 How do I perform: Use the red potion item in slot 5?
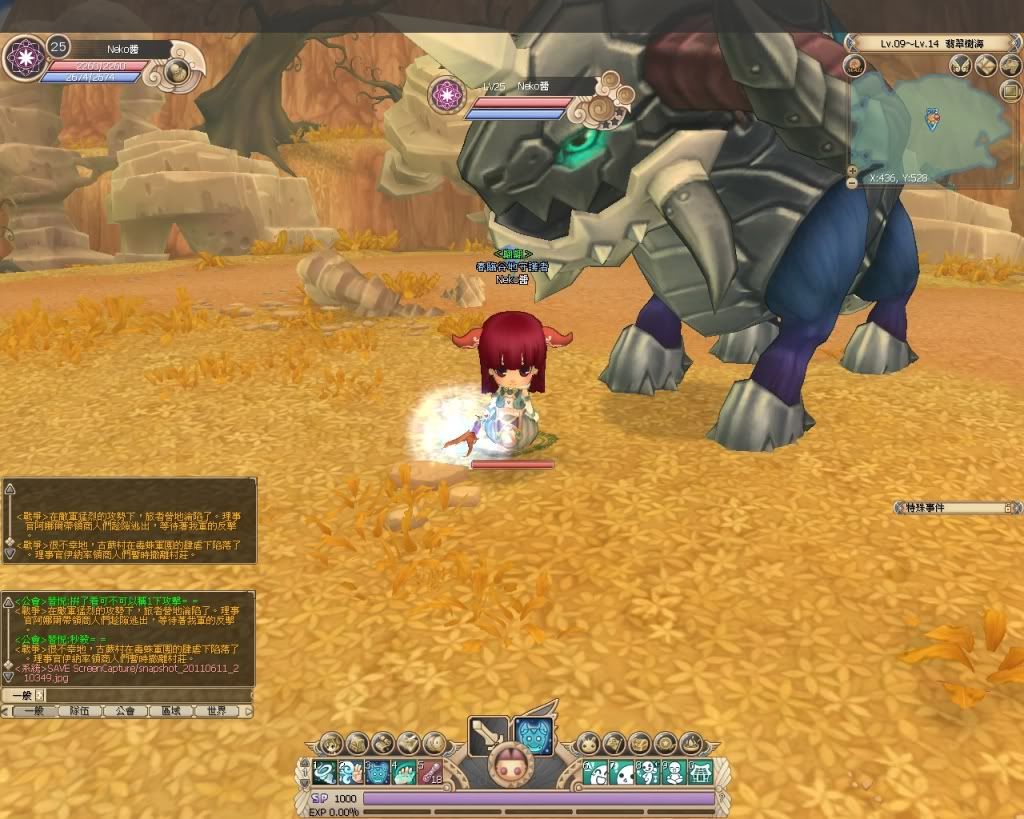pyautogui.click(x=430, y=772)
